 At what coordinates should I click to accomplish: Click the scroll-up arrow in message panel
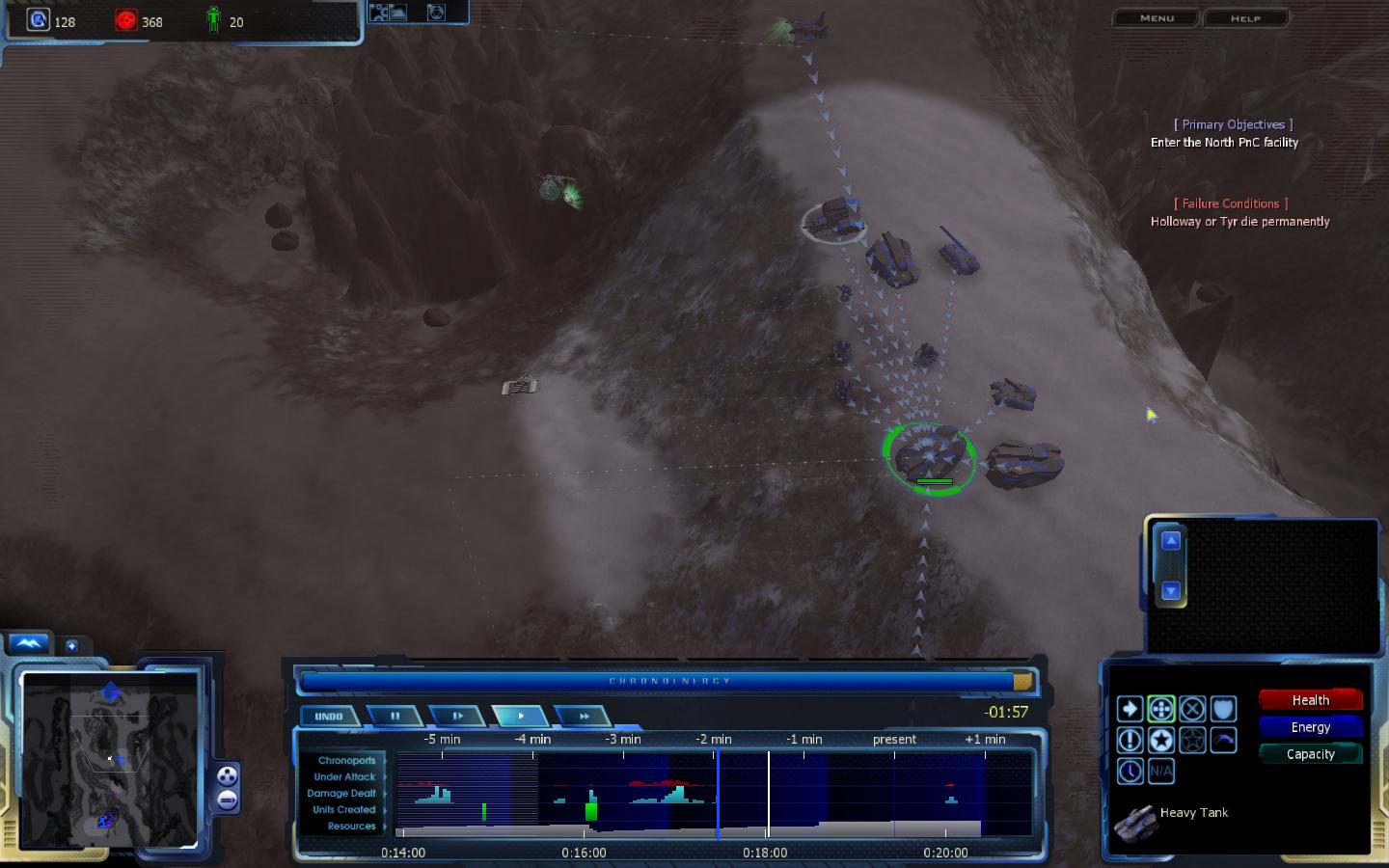coord(1170,541)
